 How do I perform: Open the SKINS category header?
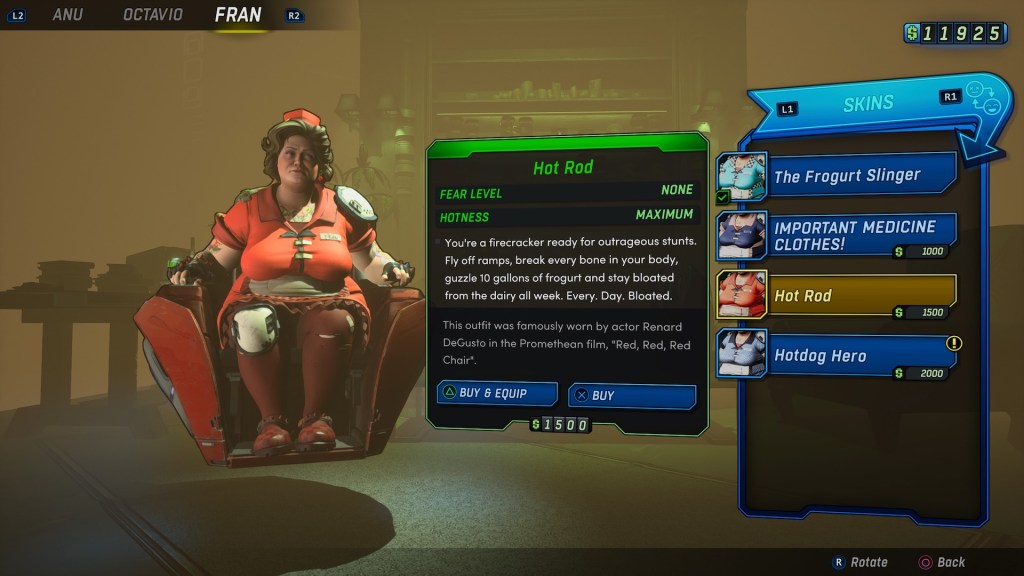[868, 104]
